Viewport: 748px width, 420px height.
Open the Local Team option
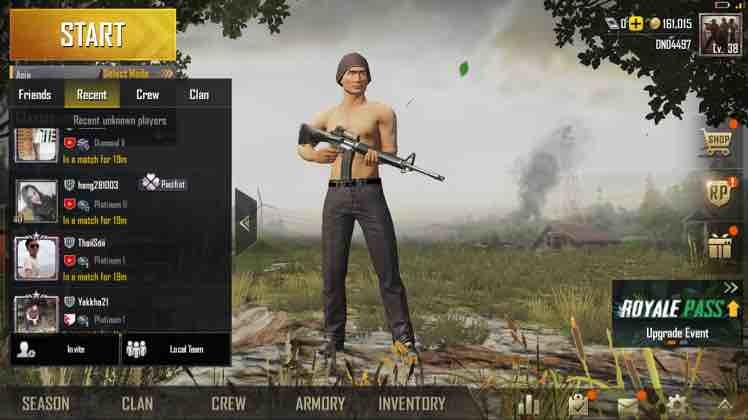click(176, 349)
